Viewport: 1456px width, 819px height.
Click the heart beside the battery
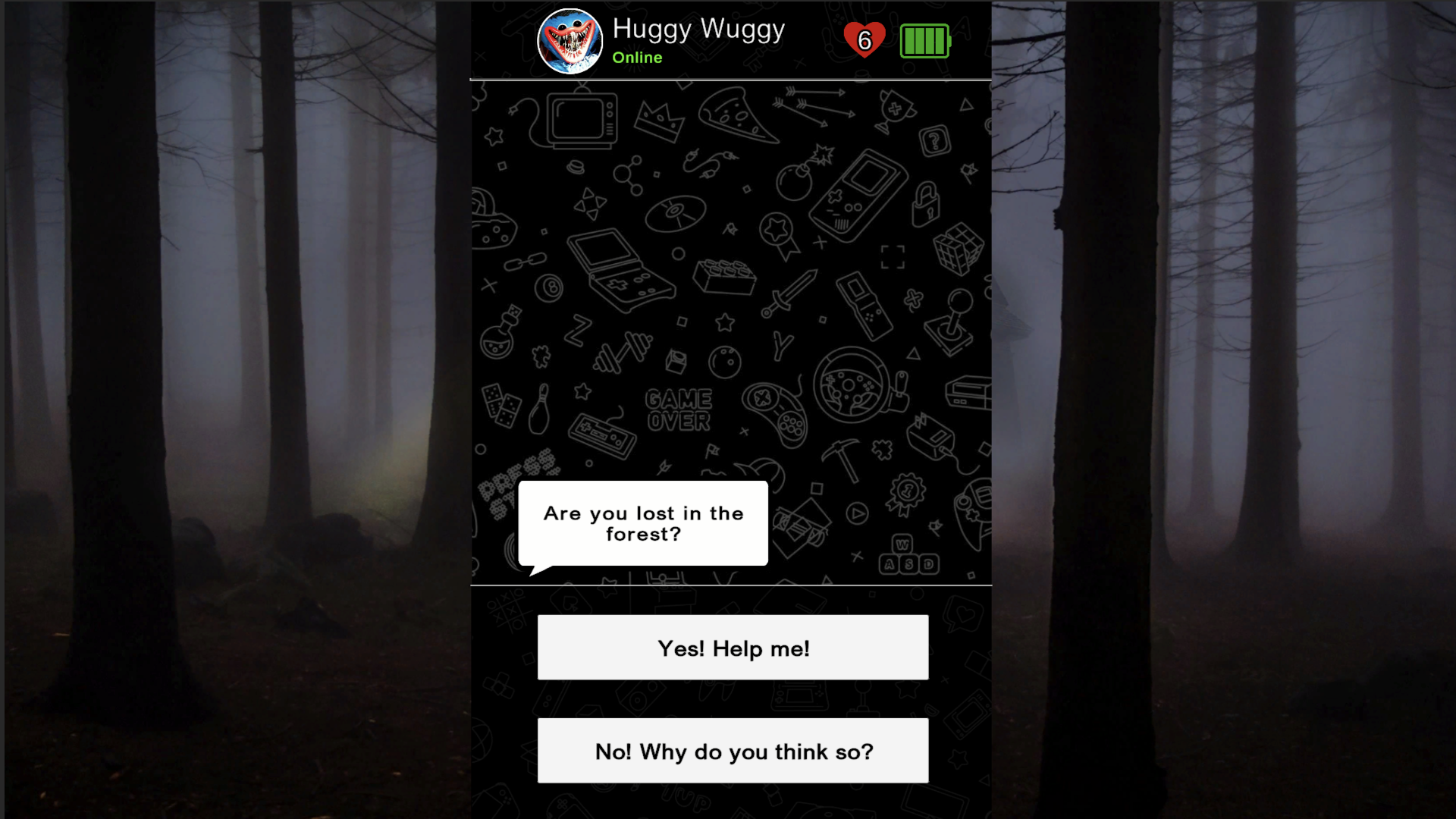point(866,39)
